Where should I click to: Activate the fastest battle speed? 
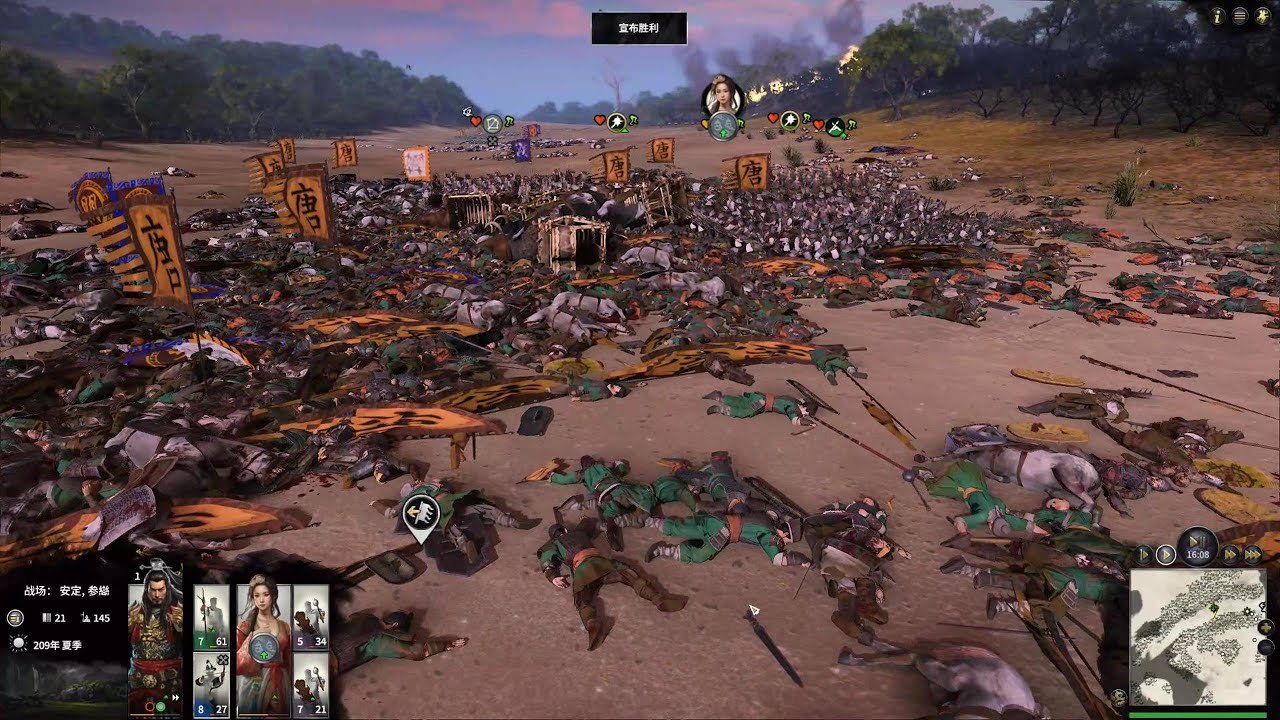pyautogui.click(x=1251, y=554)
